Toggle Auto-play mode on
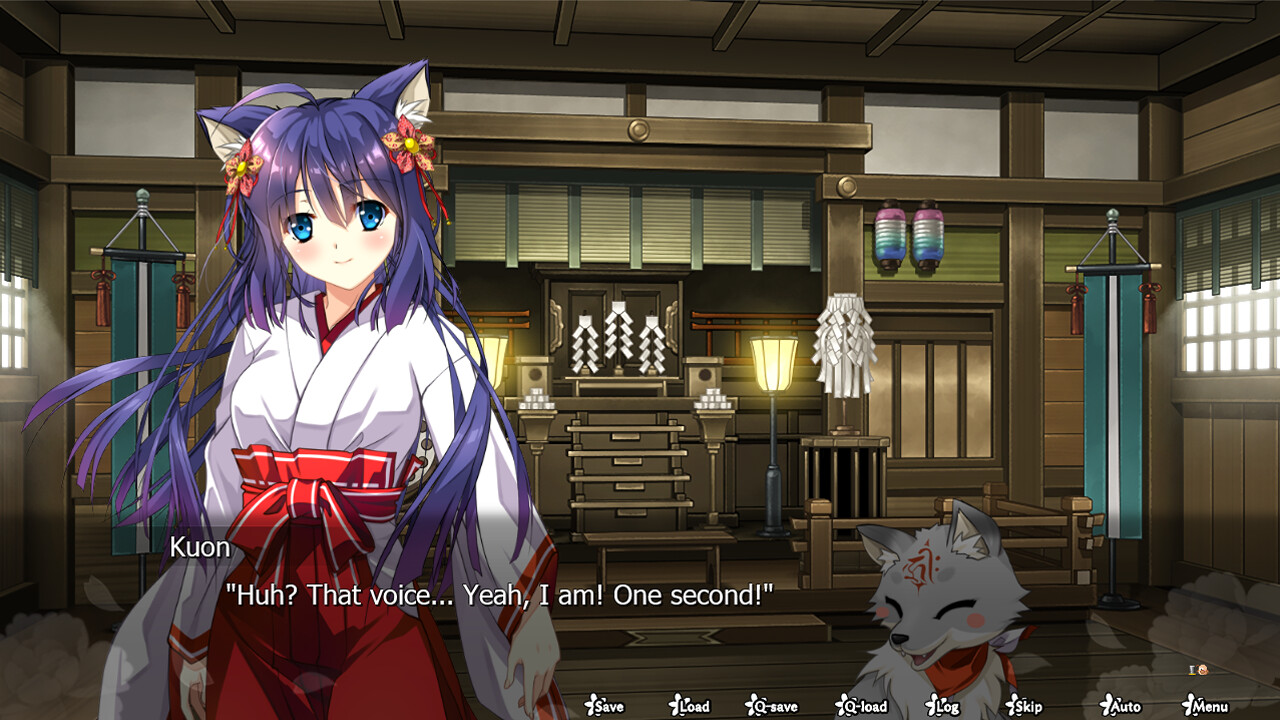This screenshot has width=1280, height=720. (x=1122, y=706)
